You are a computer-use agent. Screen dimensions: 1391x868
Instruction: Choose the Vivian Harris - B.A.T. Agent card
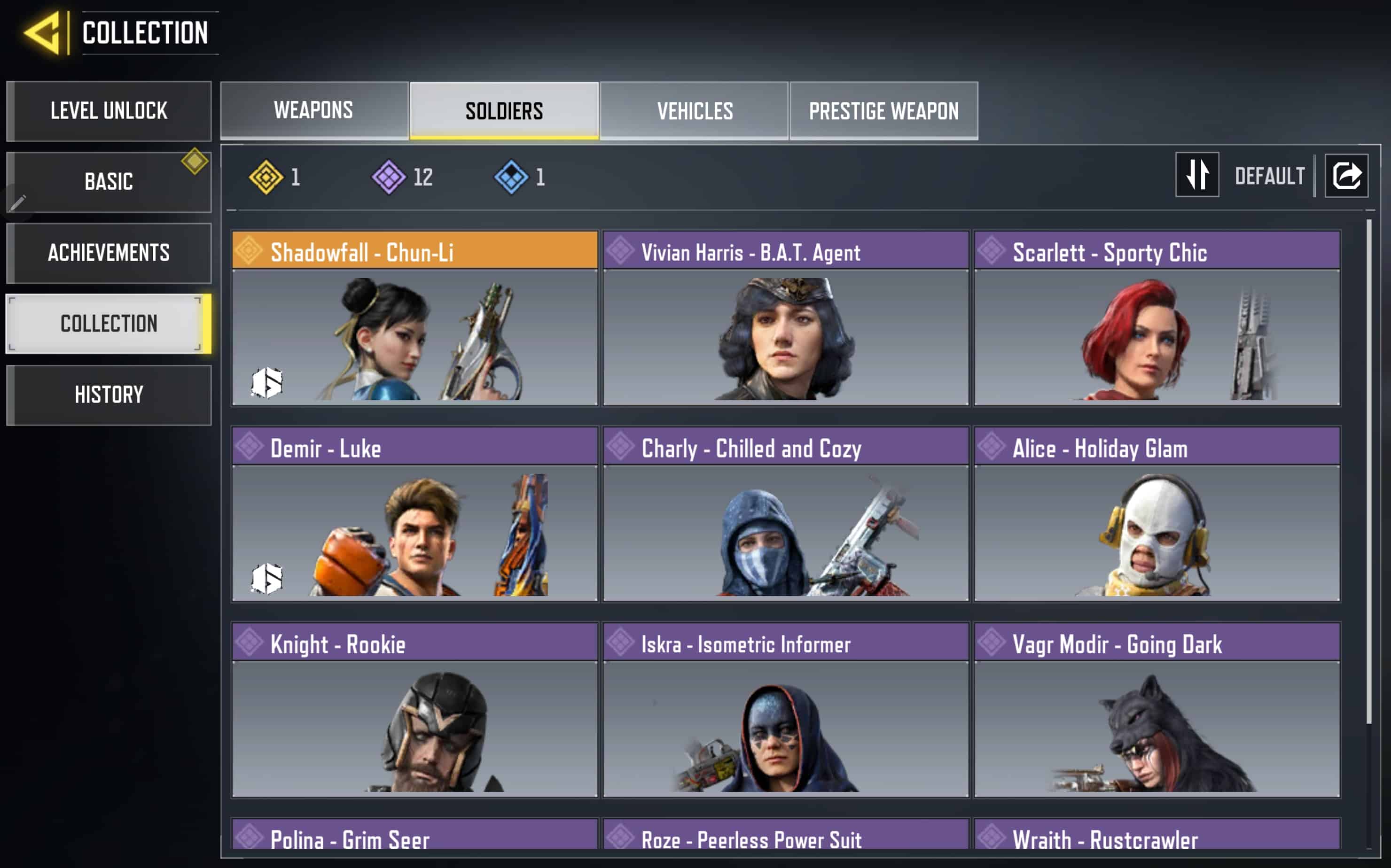pos(786,318)
